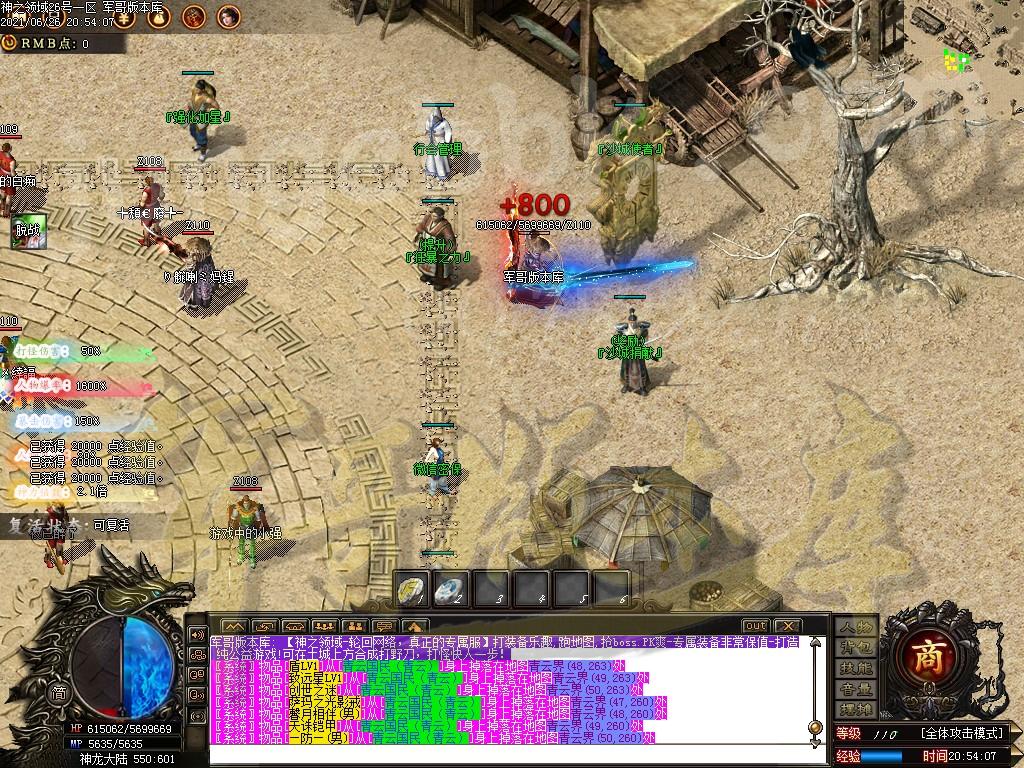Click the small 商 button by the orb
Image resolution: width=1024 pixels, height=768 pixels.
pos(59,693)
